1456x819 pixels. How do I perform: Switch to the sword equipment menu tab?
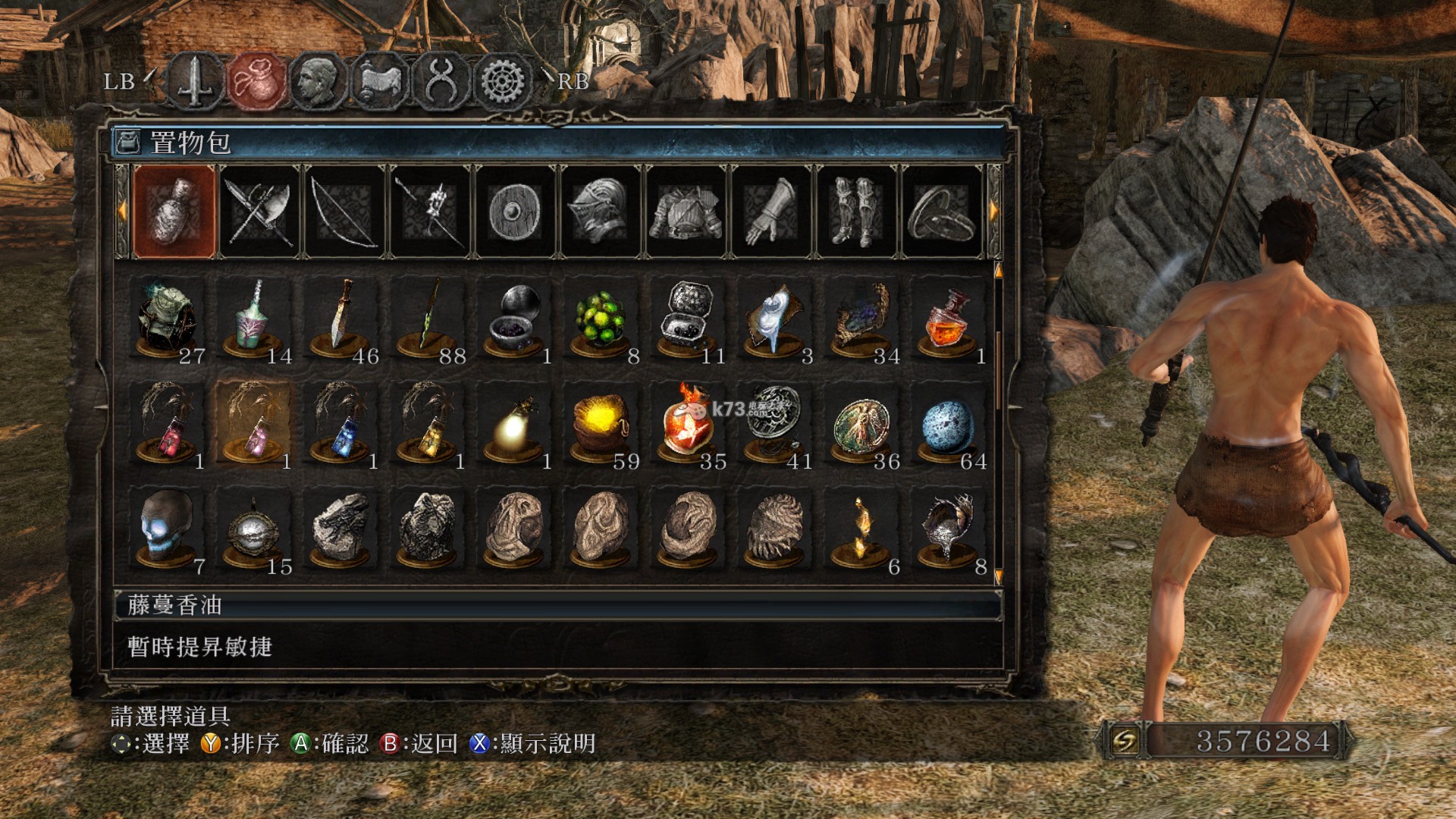tap(196, 81)
